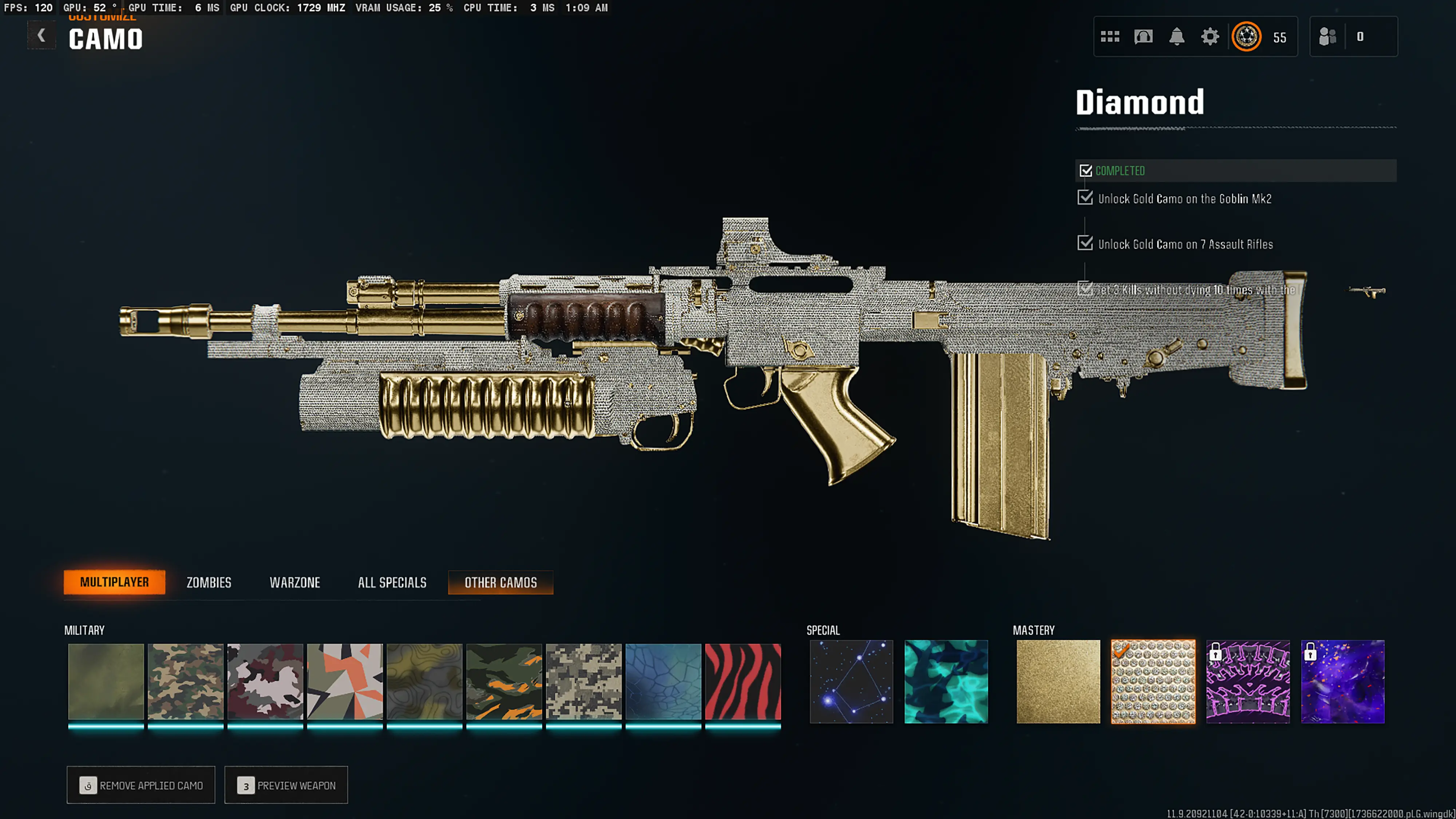Select the Diamond mastery camo tile
The height and width of the screenshot is (819, 1456).
click(x=1153, y=682)
